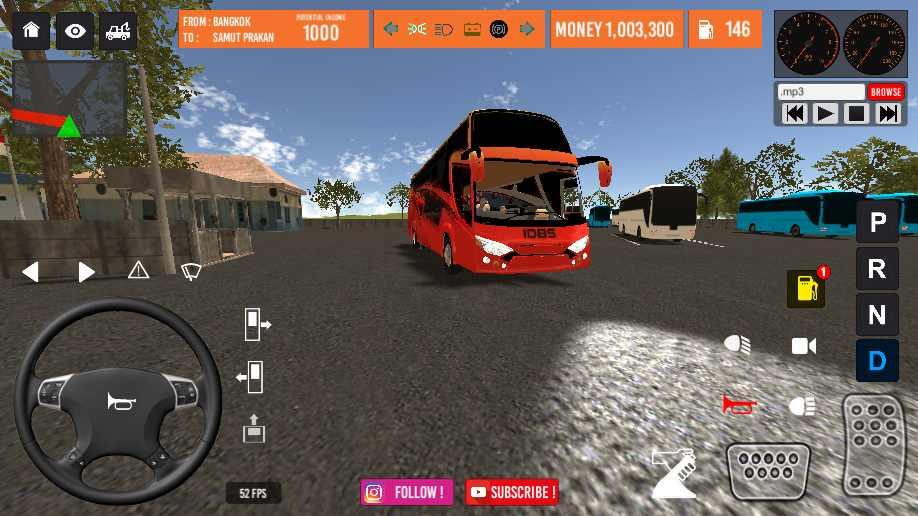
Task: Step on the gas pedal
Action: click(875, 445)
